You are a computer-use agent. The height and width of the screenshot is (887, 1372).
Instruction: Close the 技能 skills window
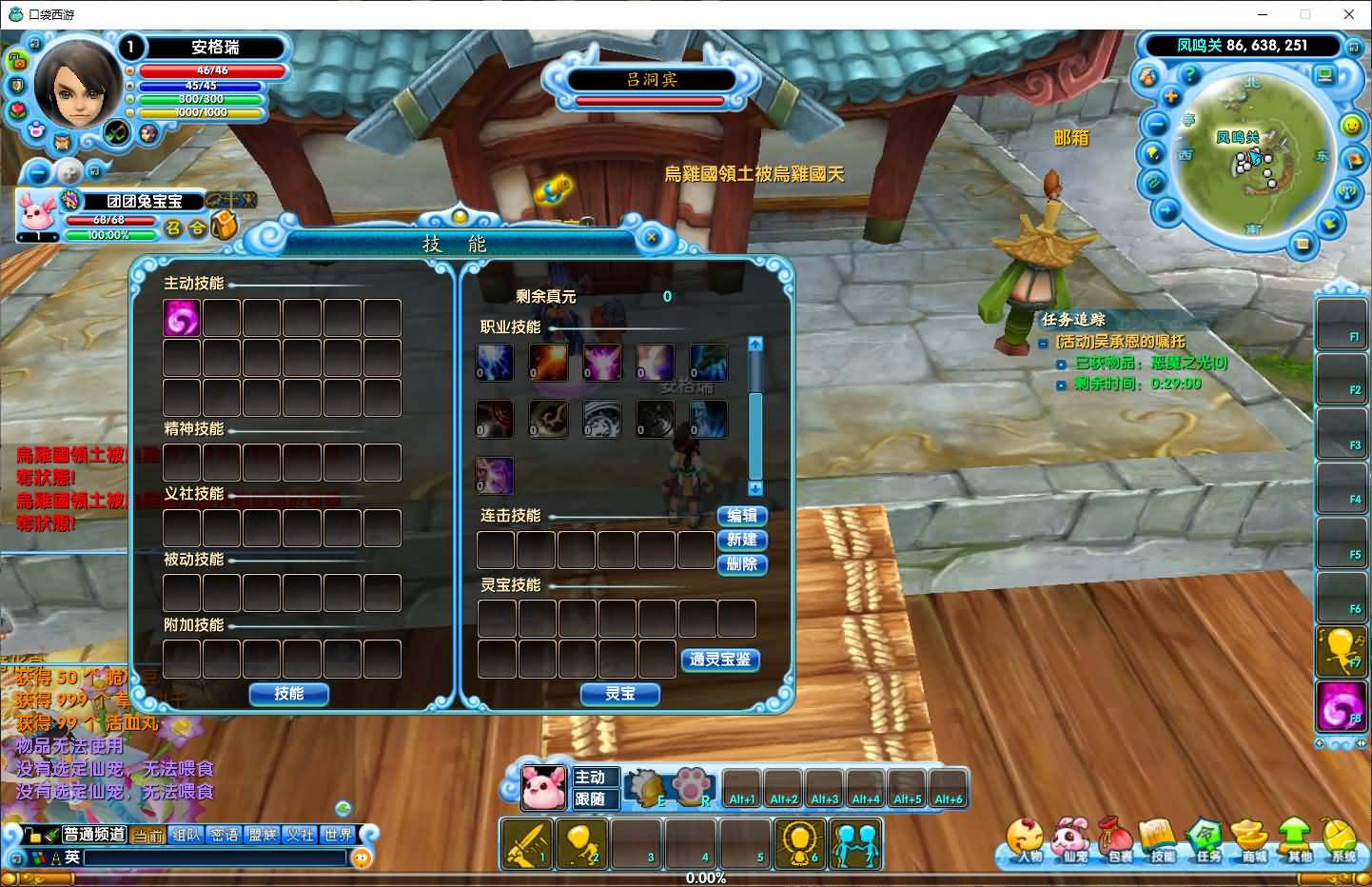click(652, 238)
